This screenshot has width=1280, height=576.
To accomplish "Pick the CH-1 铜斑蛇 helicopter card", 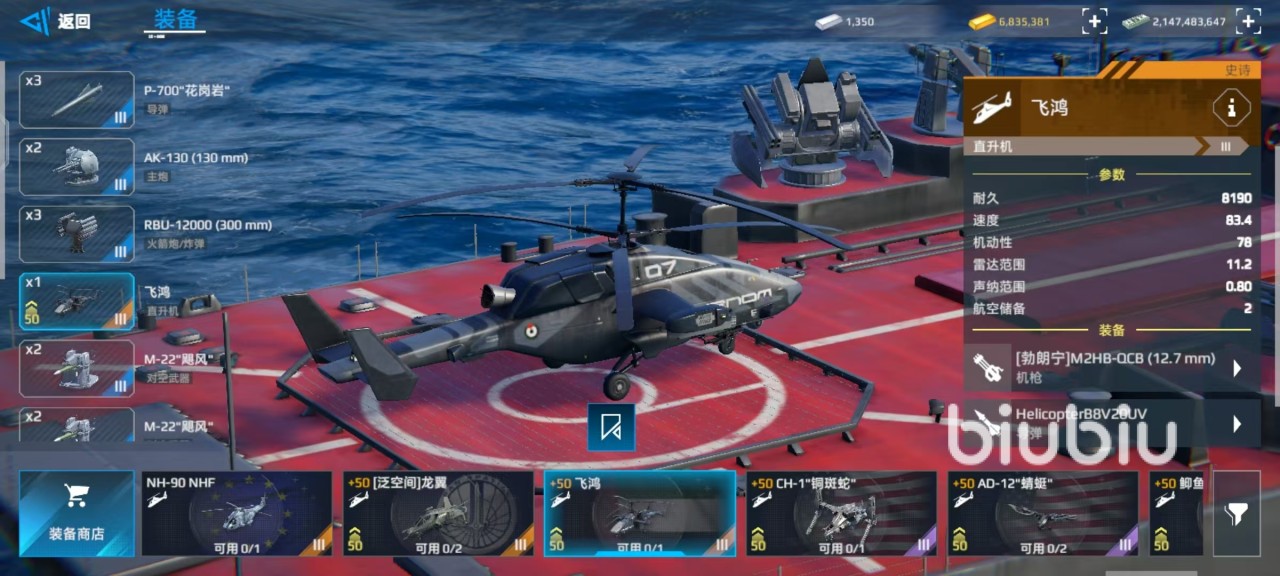I will tap(841, 513).
